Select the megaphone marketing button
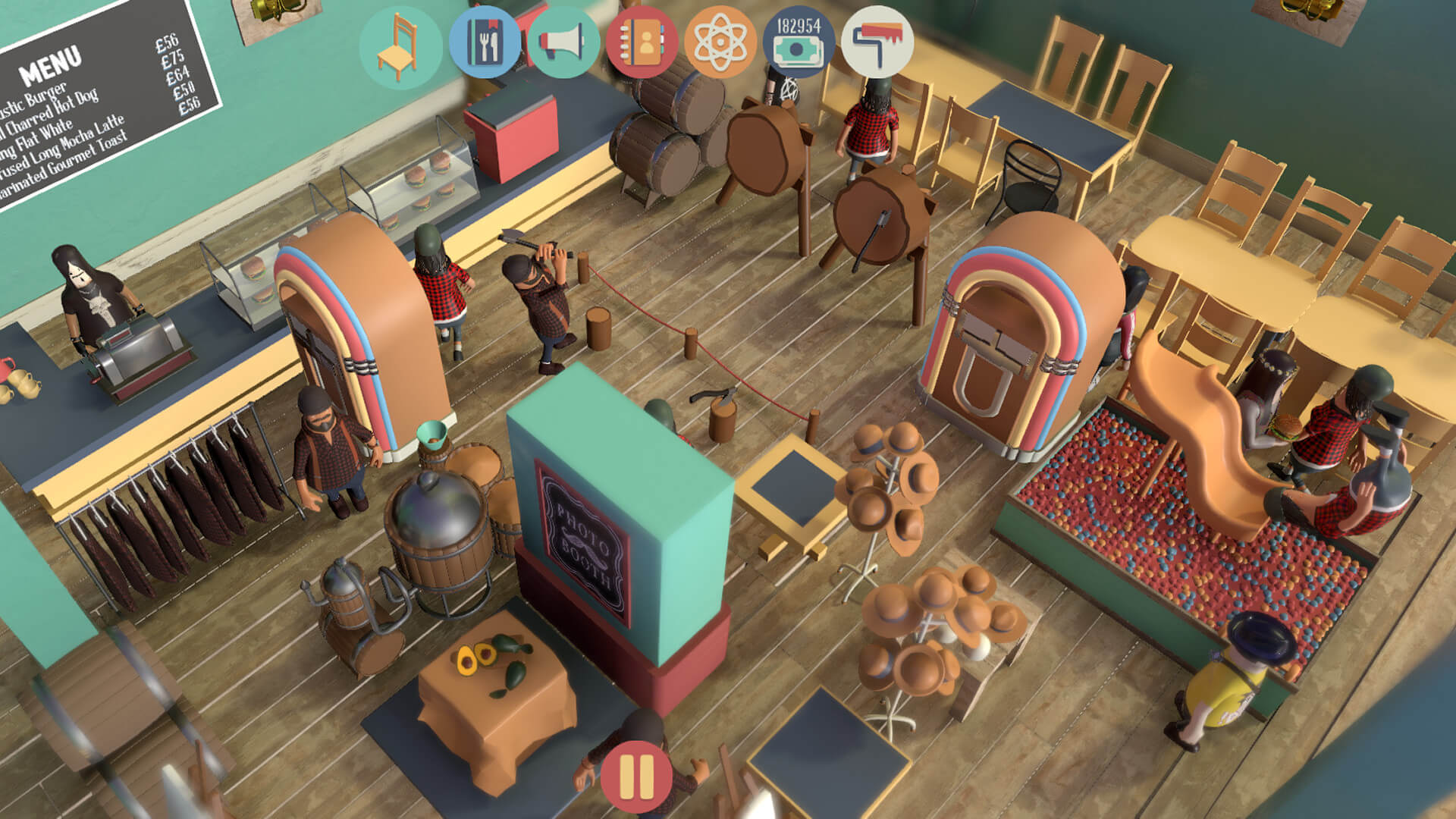1456x819 pixels. coord(563,43)
